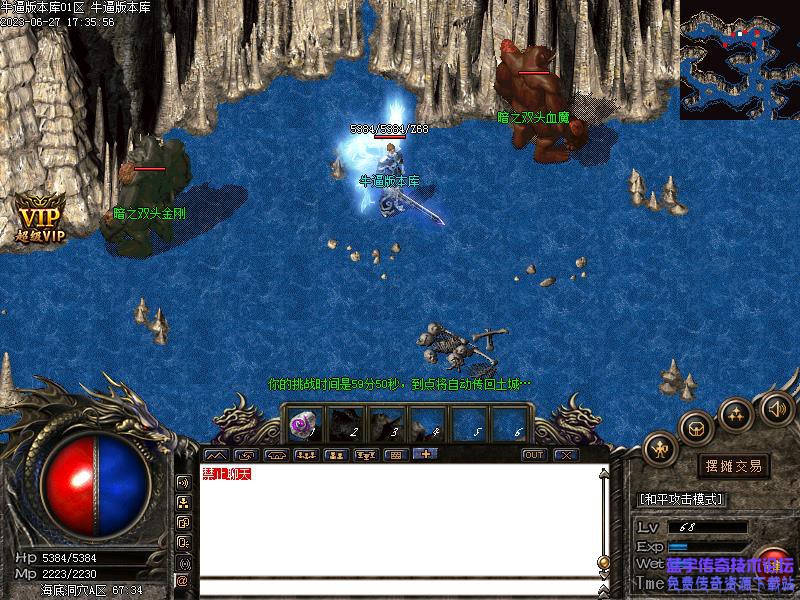Select the purple swirl item in slot 1
Screen dimensions: 800x600
pos(302,424)
